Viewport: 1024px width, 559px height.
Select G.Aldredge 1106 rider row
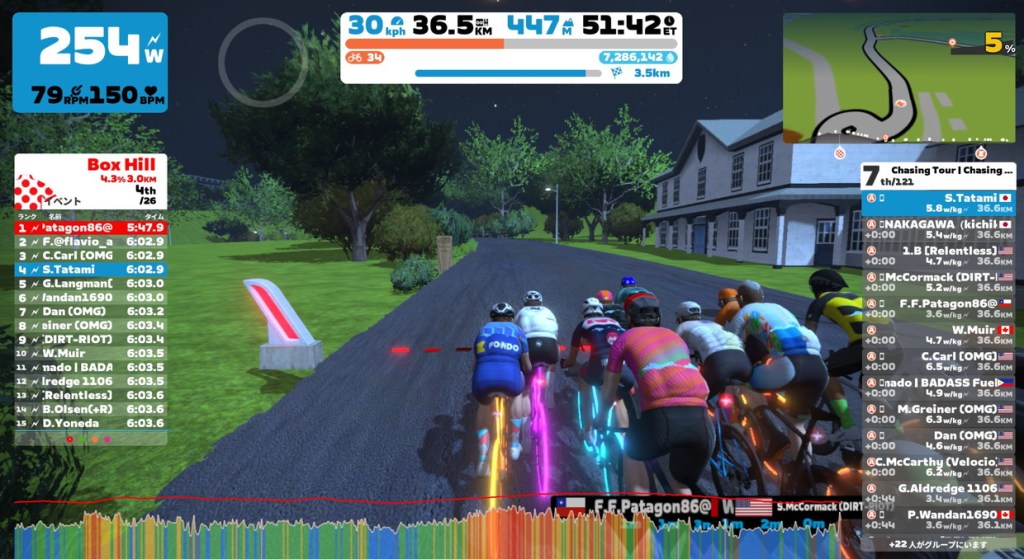click(x=938, y=492)
